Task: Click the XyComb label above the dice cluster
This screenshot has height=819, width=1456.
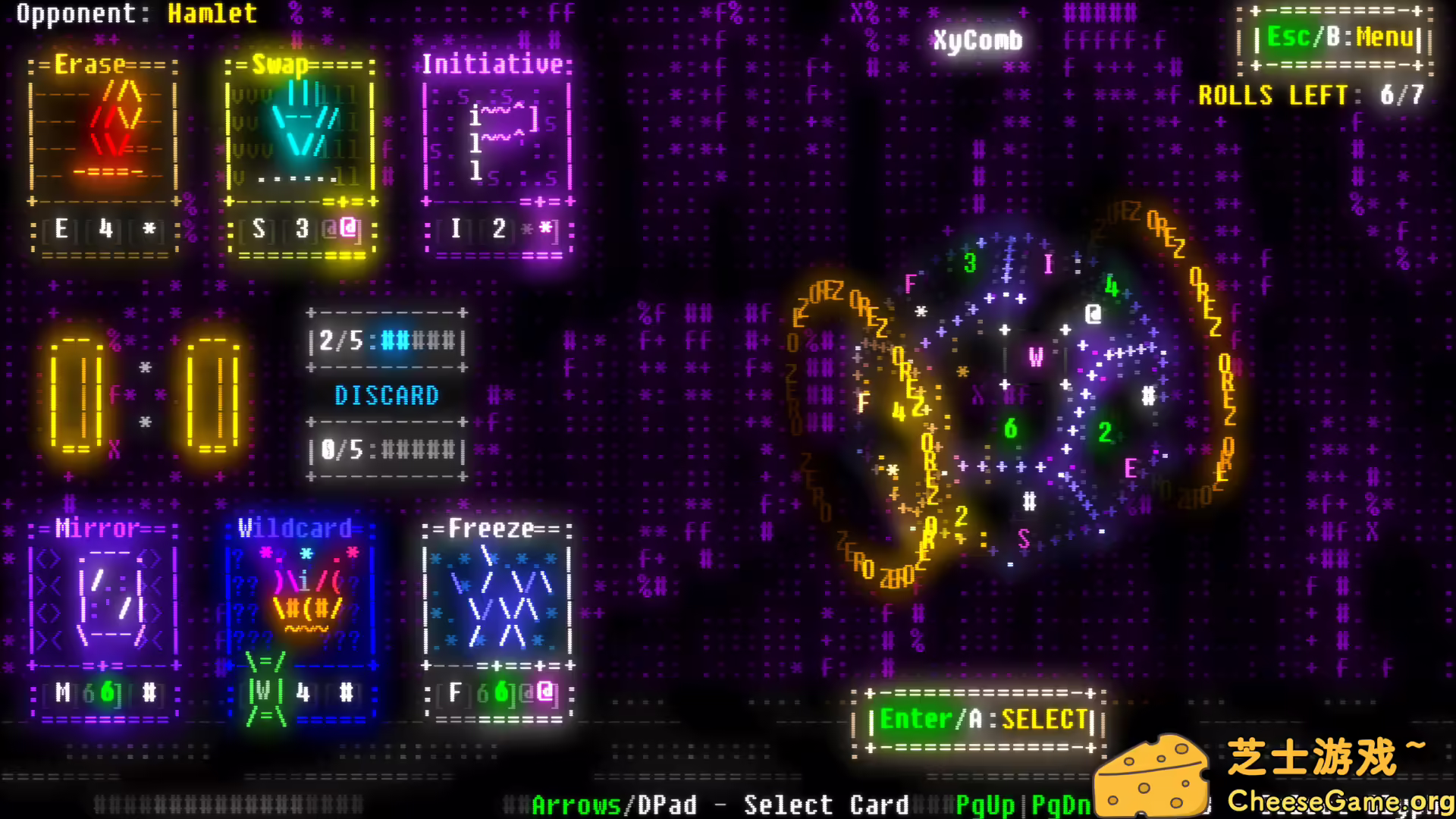Action: click(x=977, y=39)
